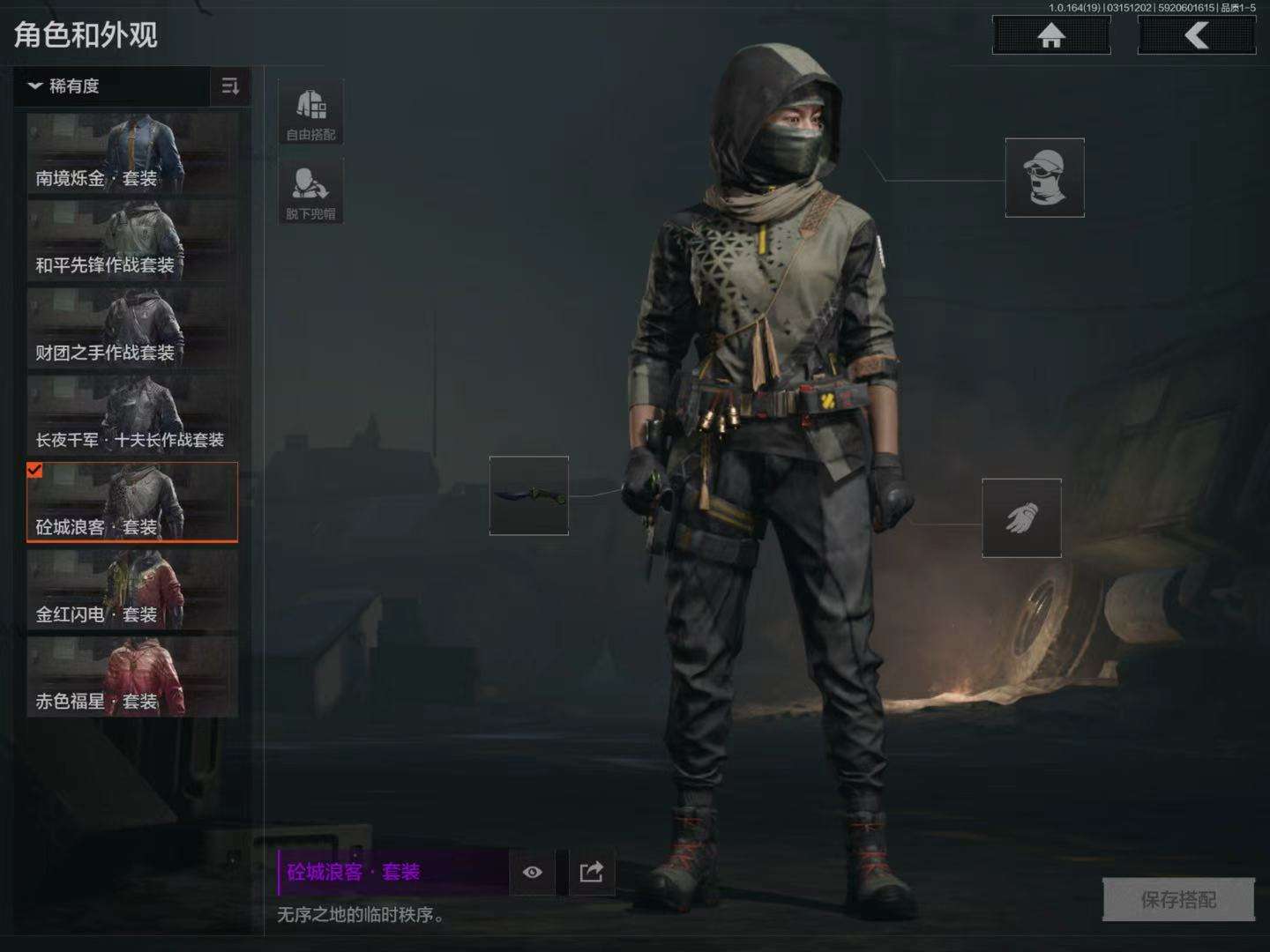The width and height of the screenshot is (1270, 952).
Task: Go back with the arrow button
Action: tap(1196, 36)
